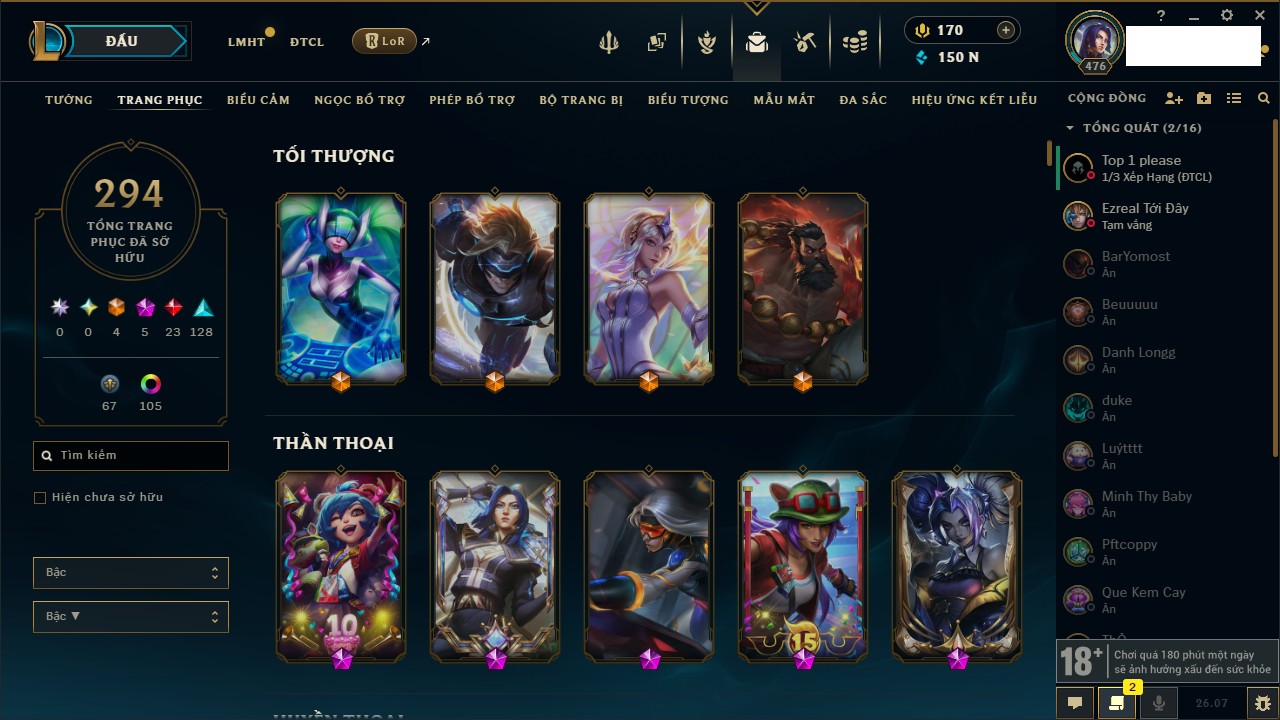This screenshot has width=1280, height=720.
Task: Close the client window
Action: 1258,16
